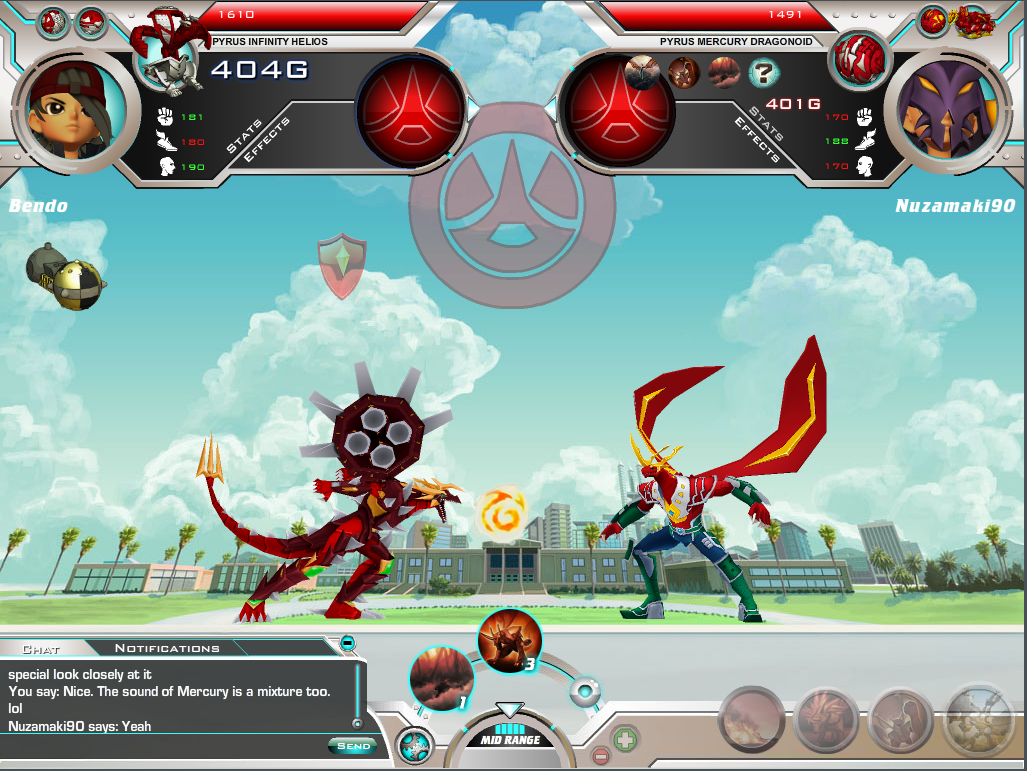Image resolution: width=1027 pixels, height=771 pixels.
Task: Click the red minus button
Action: pyautogui.click(x=600, y=756)
